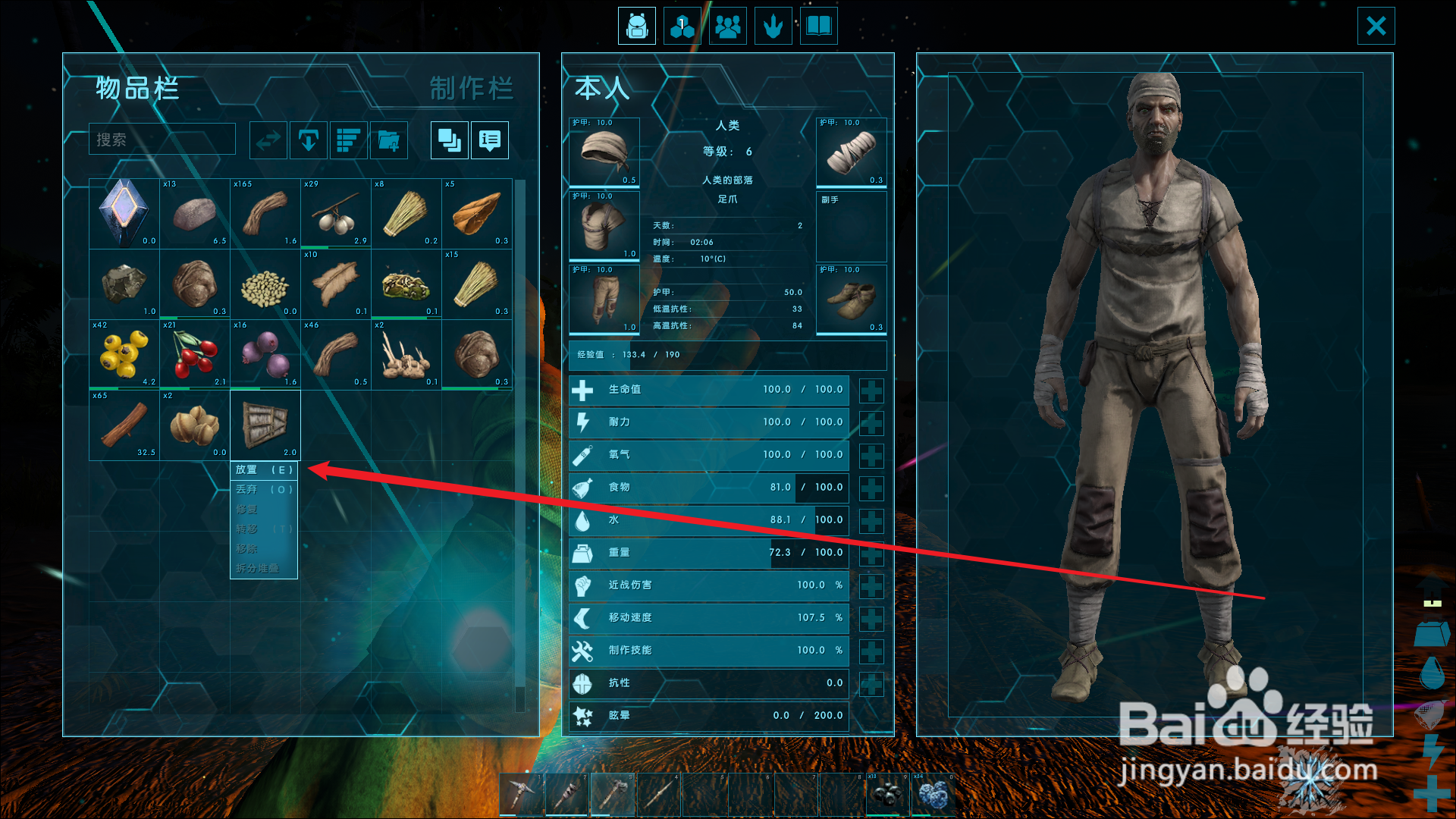1456x819 pixels.
Task: Select the red berries stack
Action: [x=195, y=354]
